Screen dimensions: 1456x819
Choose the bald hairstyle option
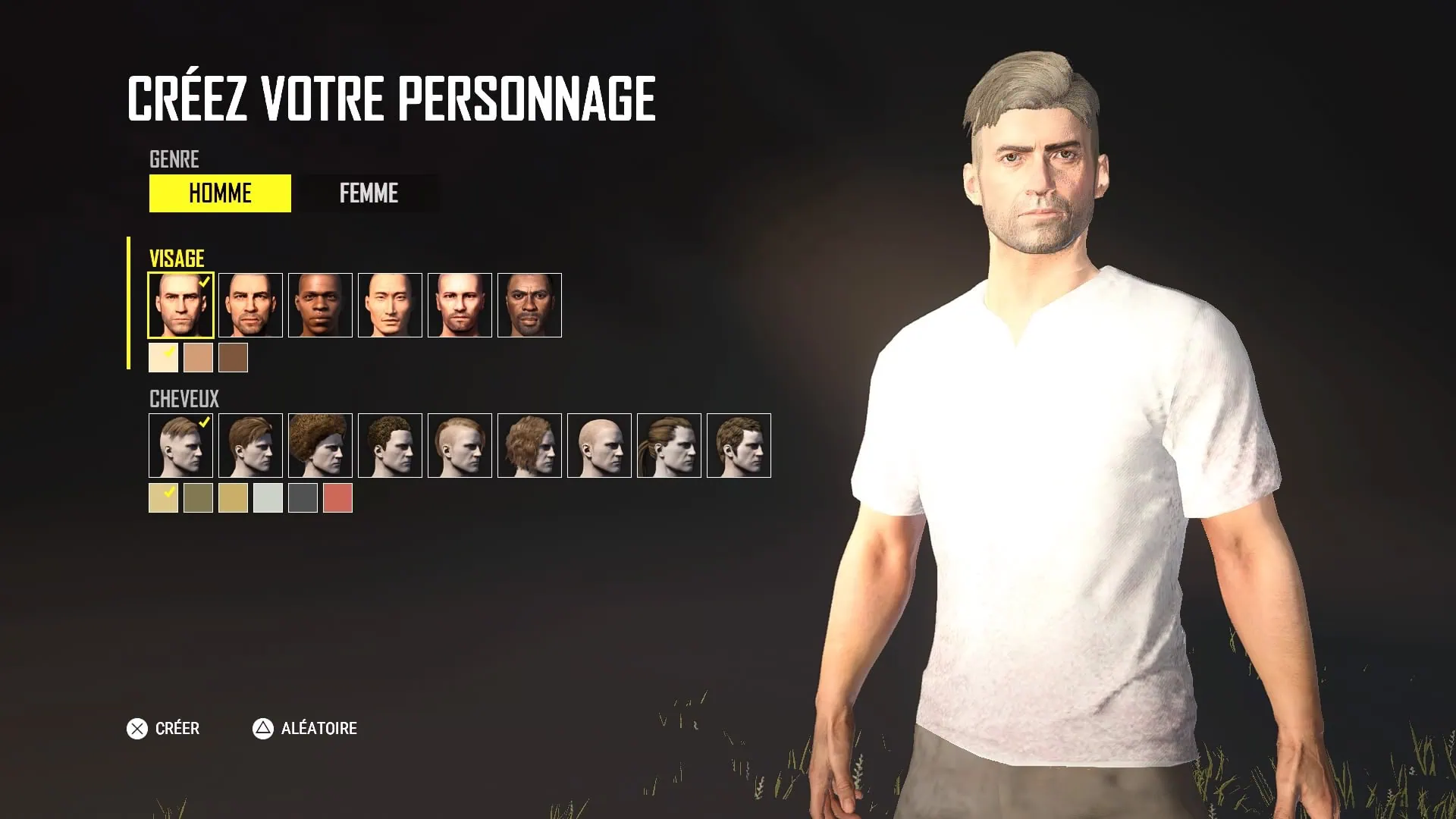click(599, 445)
